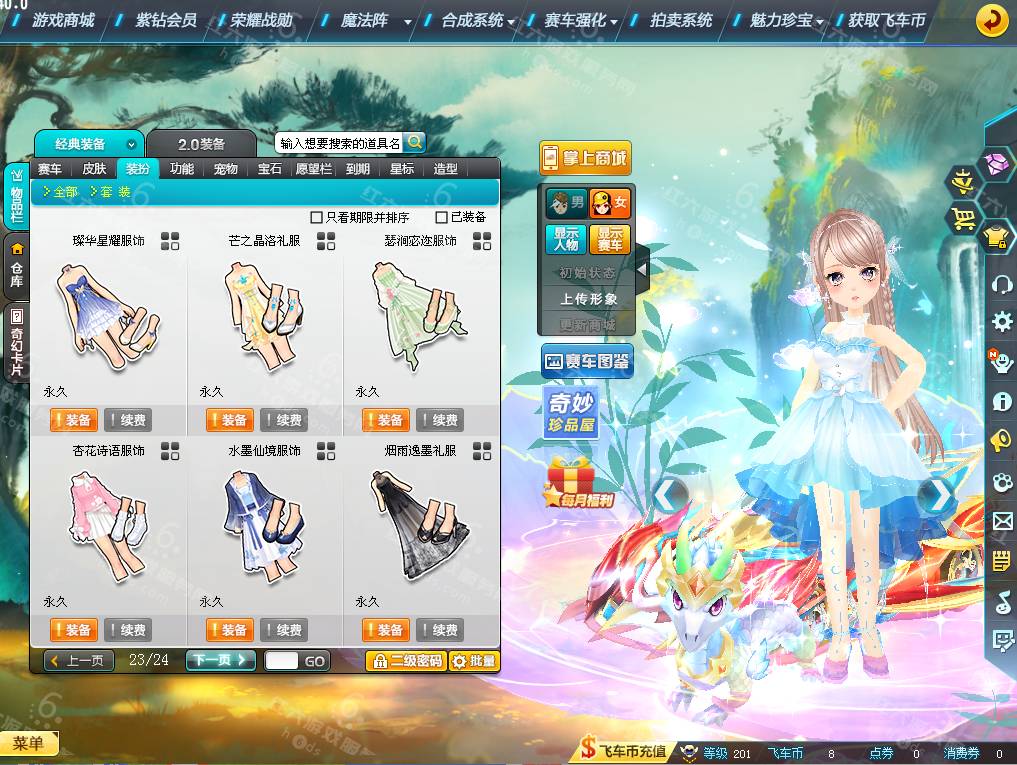
Task: Switch to the 2.0装备 tab
Action: click(x=201, y=144)
